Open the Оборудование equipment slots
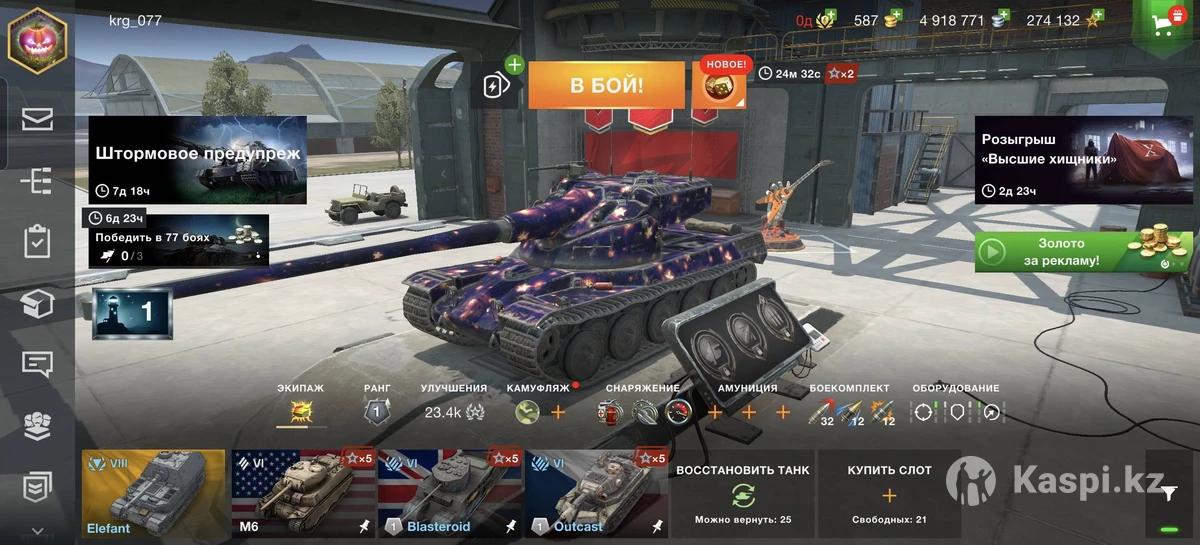Image resolution: width=1200 pixels, height=545 pixels. click(955, 411)
